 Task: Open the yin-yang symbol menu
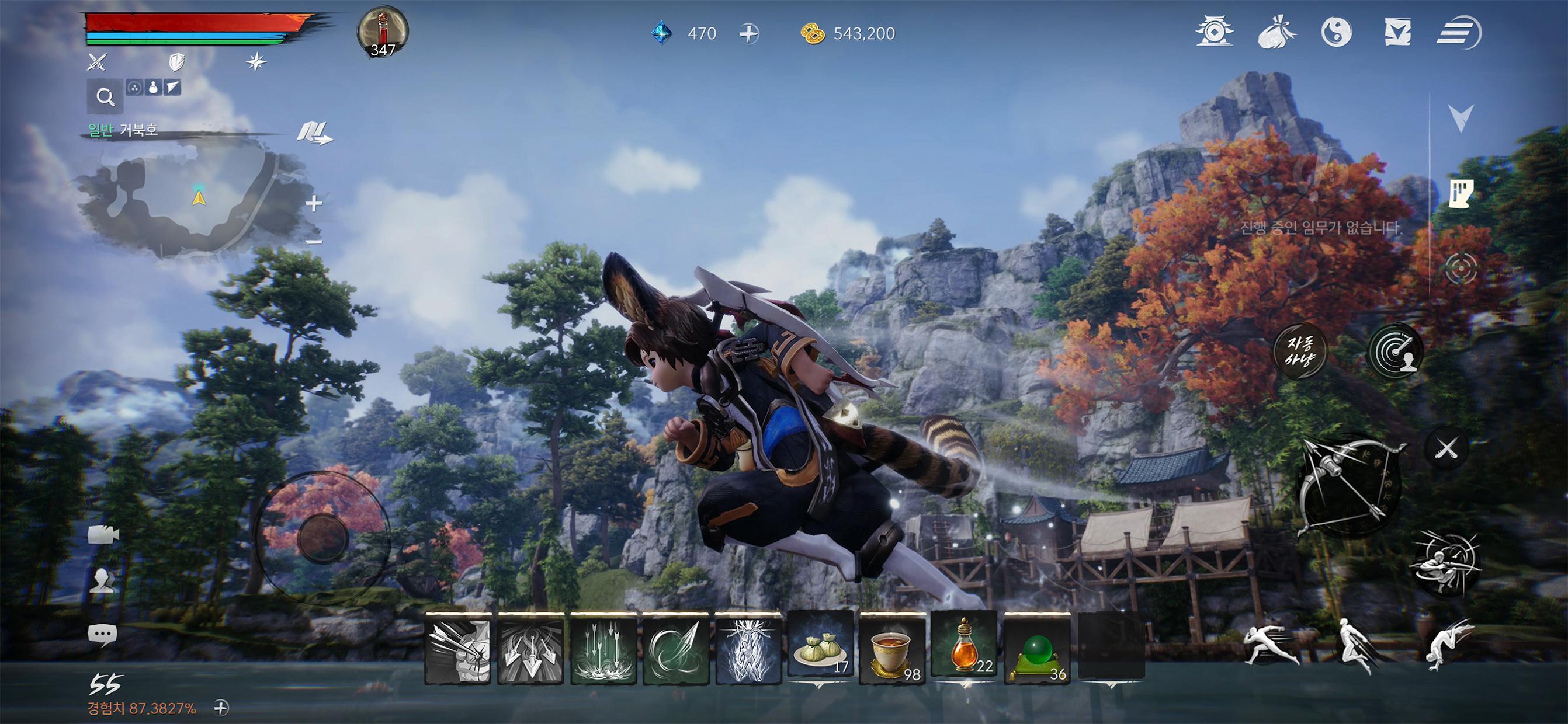point(1337,32)
